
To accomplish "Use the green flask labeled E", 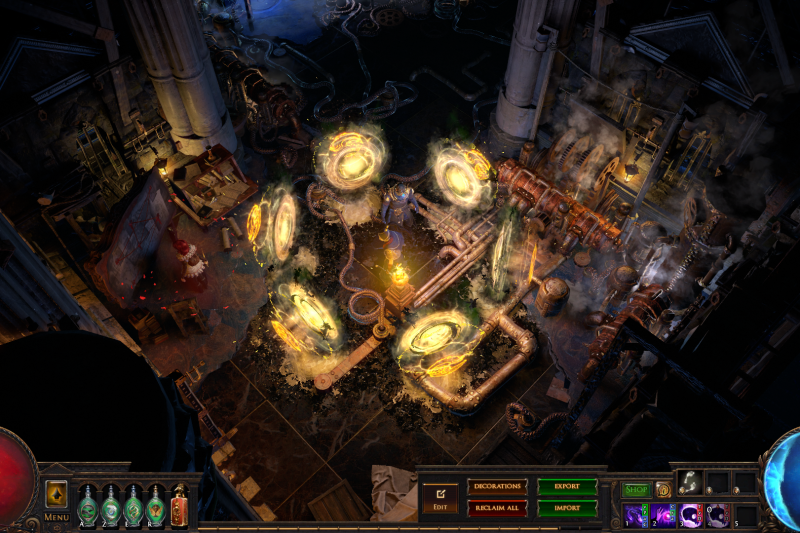I will pos(134,505).
